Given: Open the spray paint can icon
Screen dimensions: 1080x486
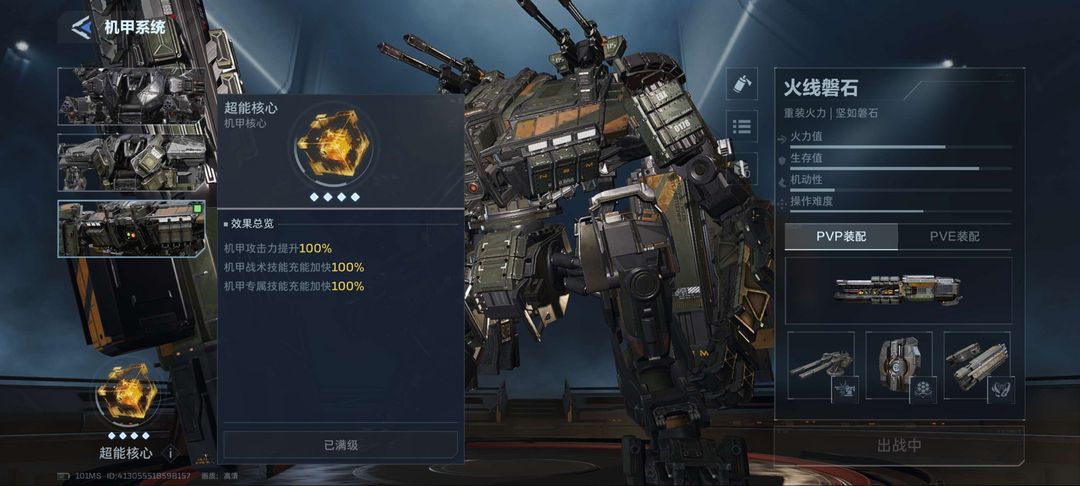Looking at the screenshot, I should 741,84.
